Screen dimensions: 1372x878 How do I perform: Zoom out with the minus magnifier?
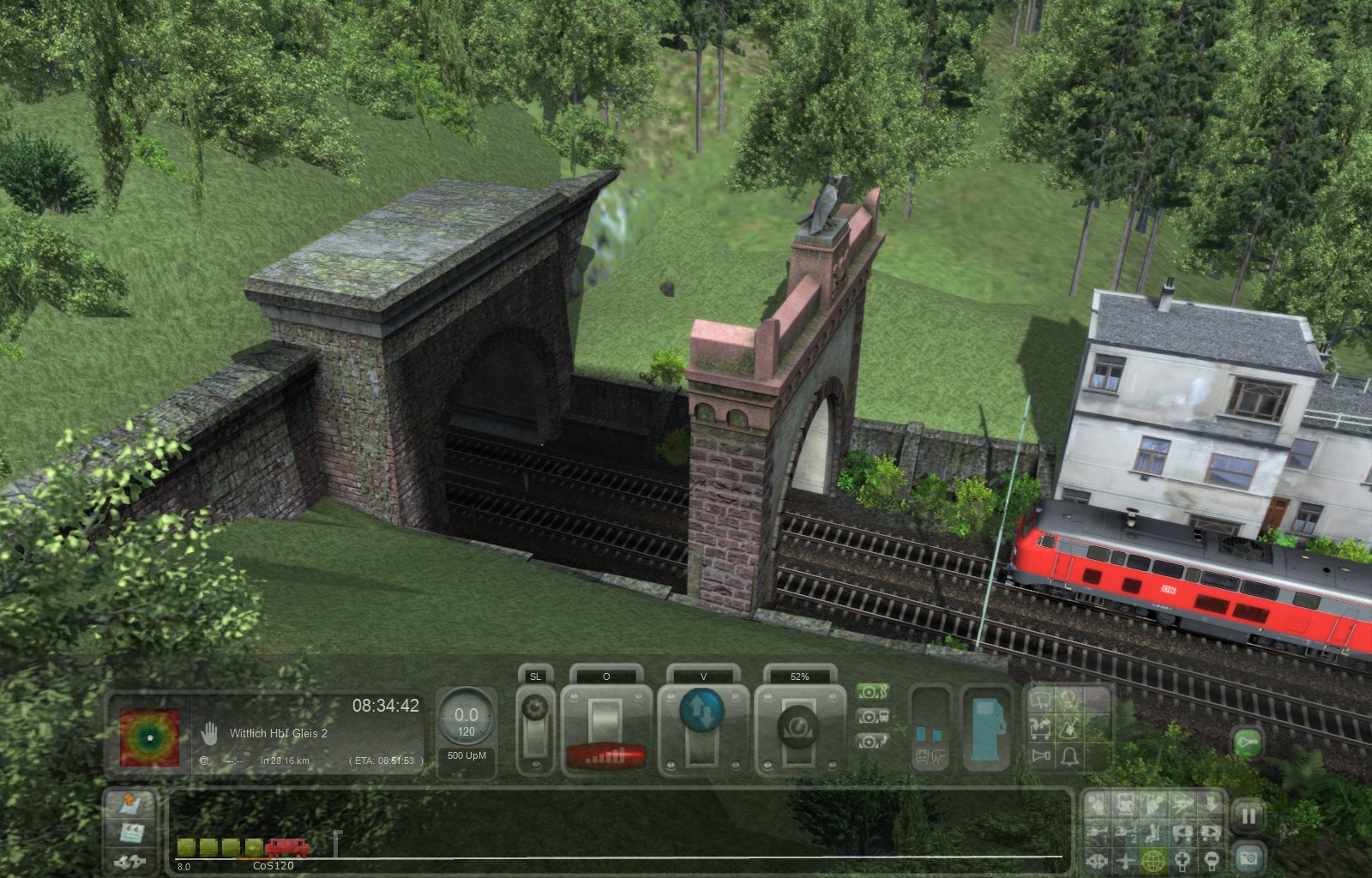coord(1211,859)
